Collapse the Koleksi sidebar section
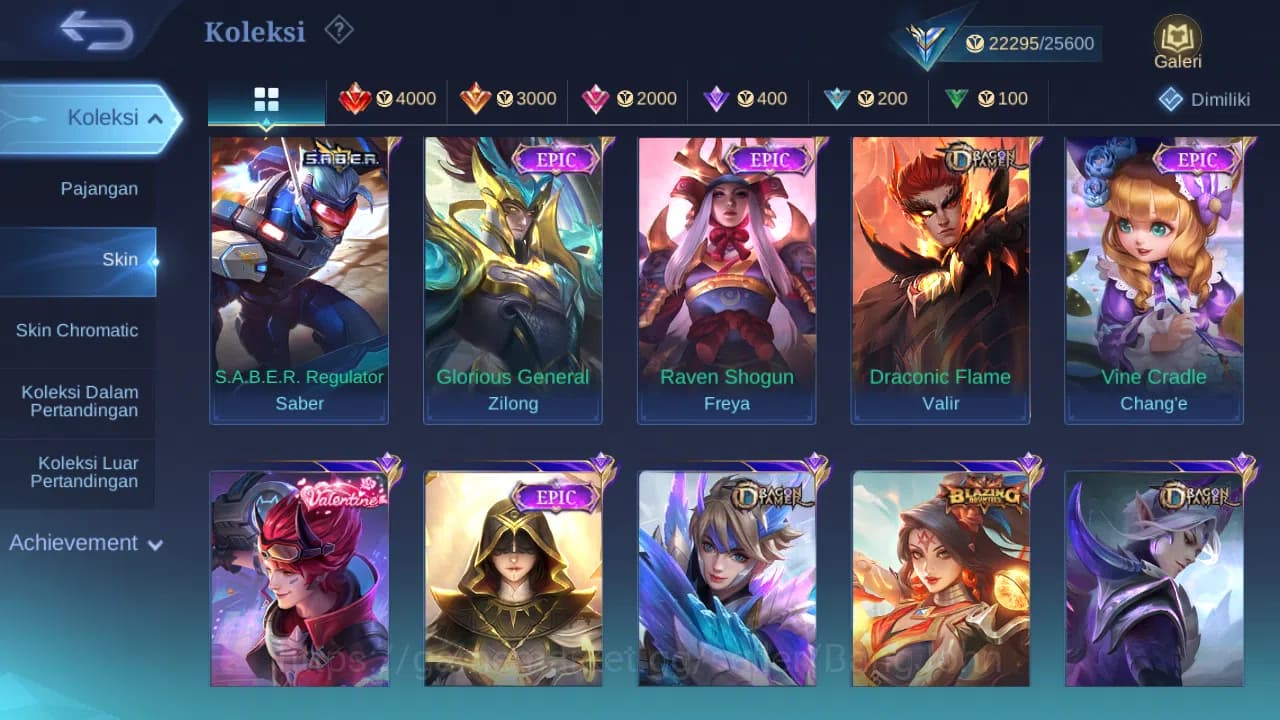1280x720 pixels. click(90, 117)
